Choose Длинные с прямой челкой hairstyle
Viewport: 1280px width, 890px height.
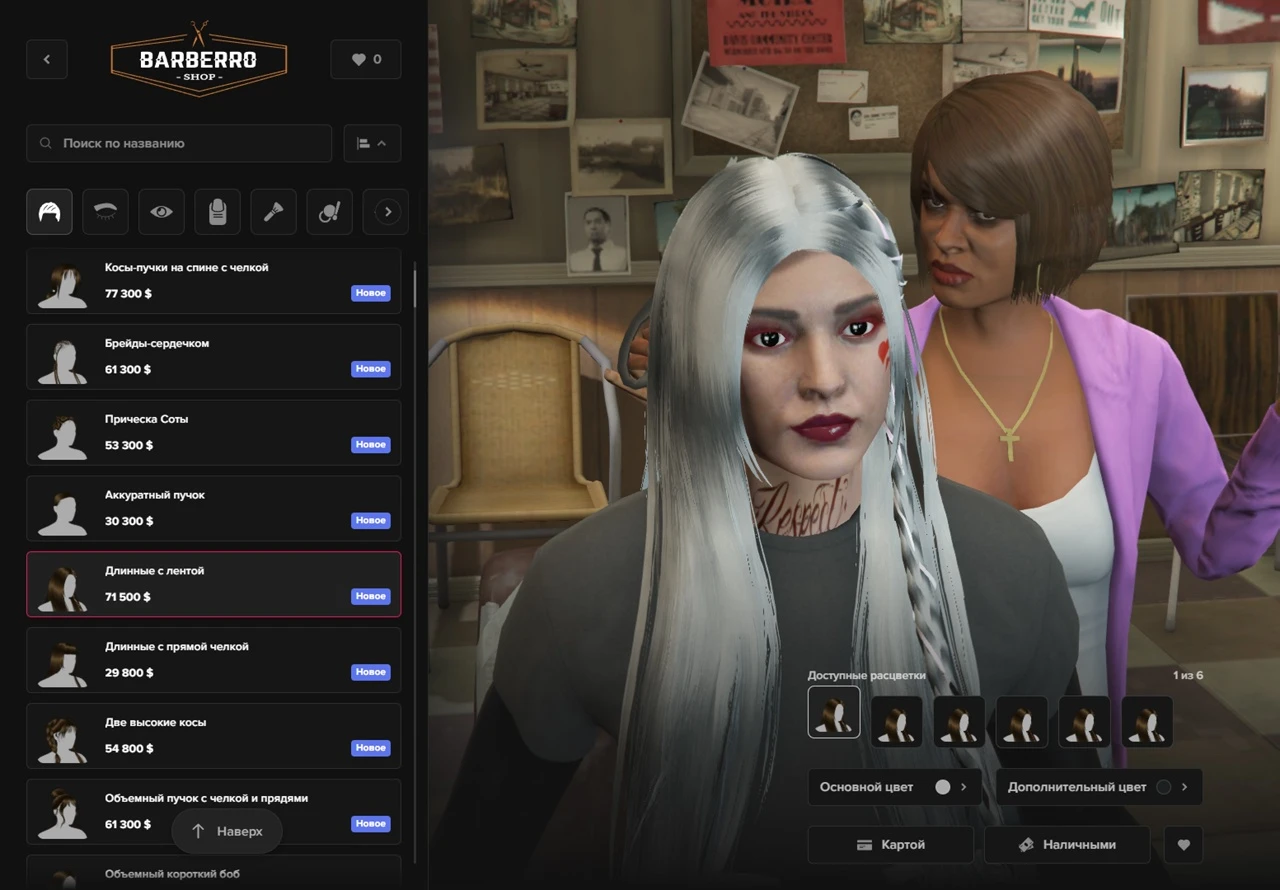(x=213, y=660)
